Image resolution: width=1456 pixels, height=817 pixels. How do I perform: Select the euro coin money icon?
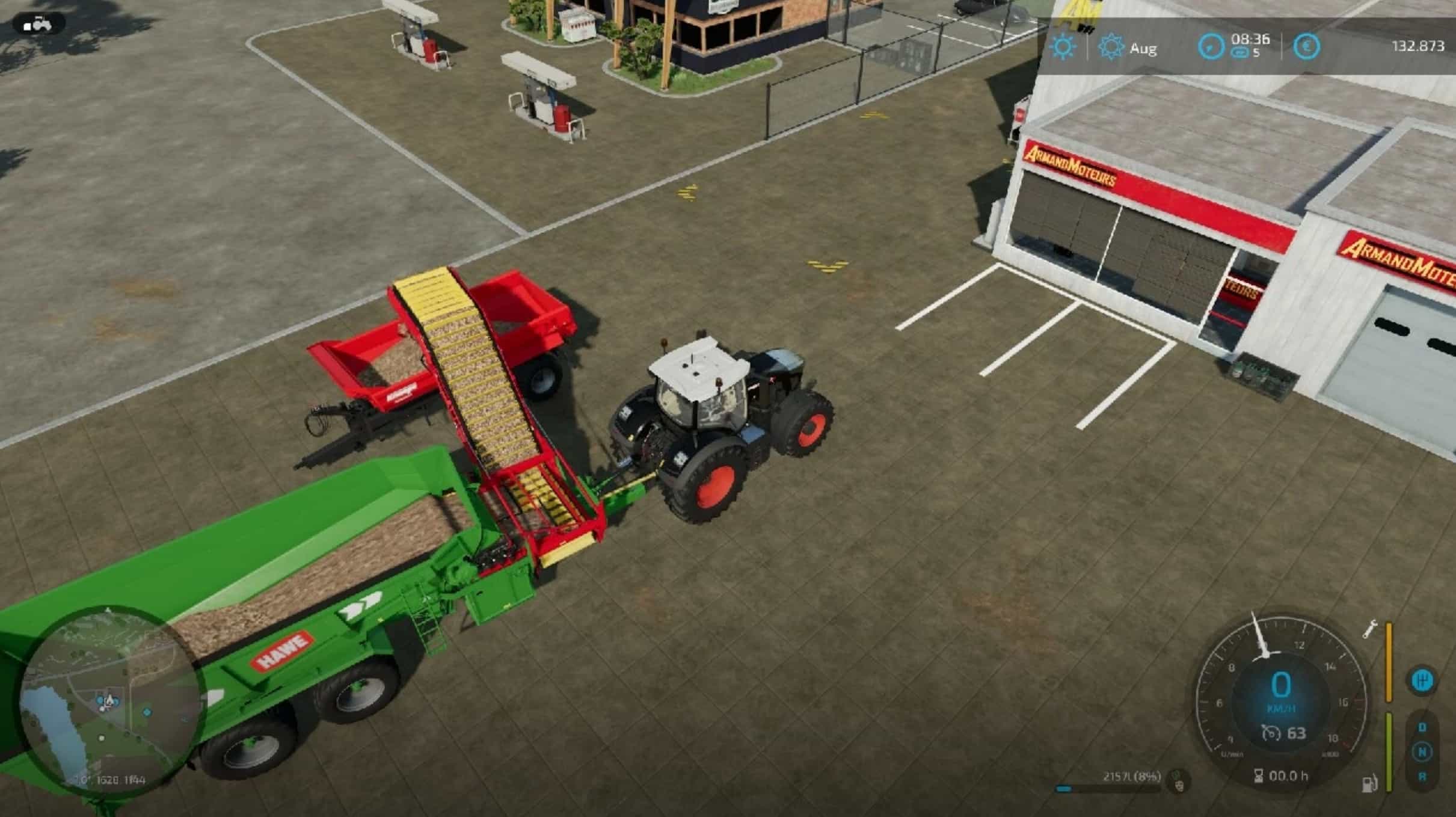1307,47
